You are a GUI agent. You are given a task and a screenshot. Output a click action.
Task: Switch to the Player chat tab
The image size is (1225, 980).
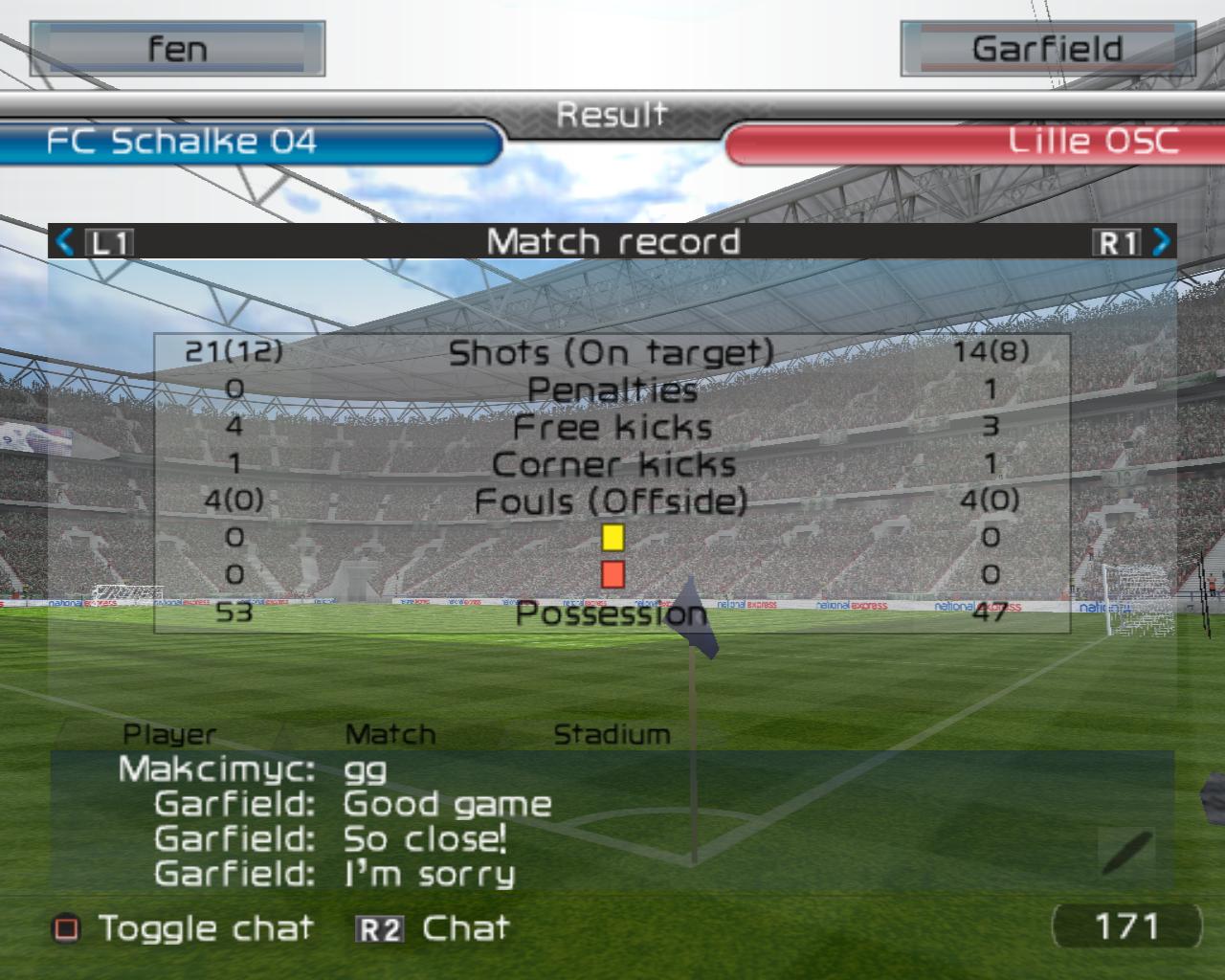click(x=169, y=735)
